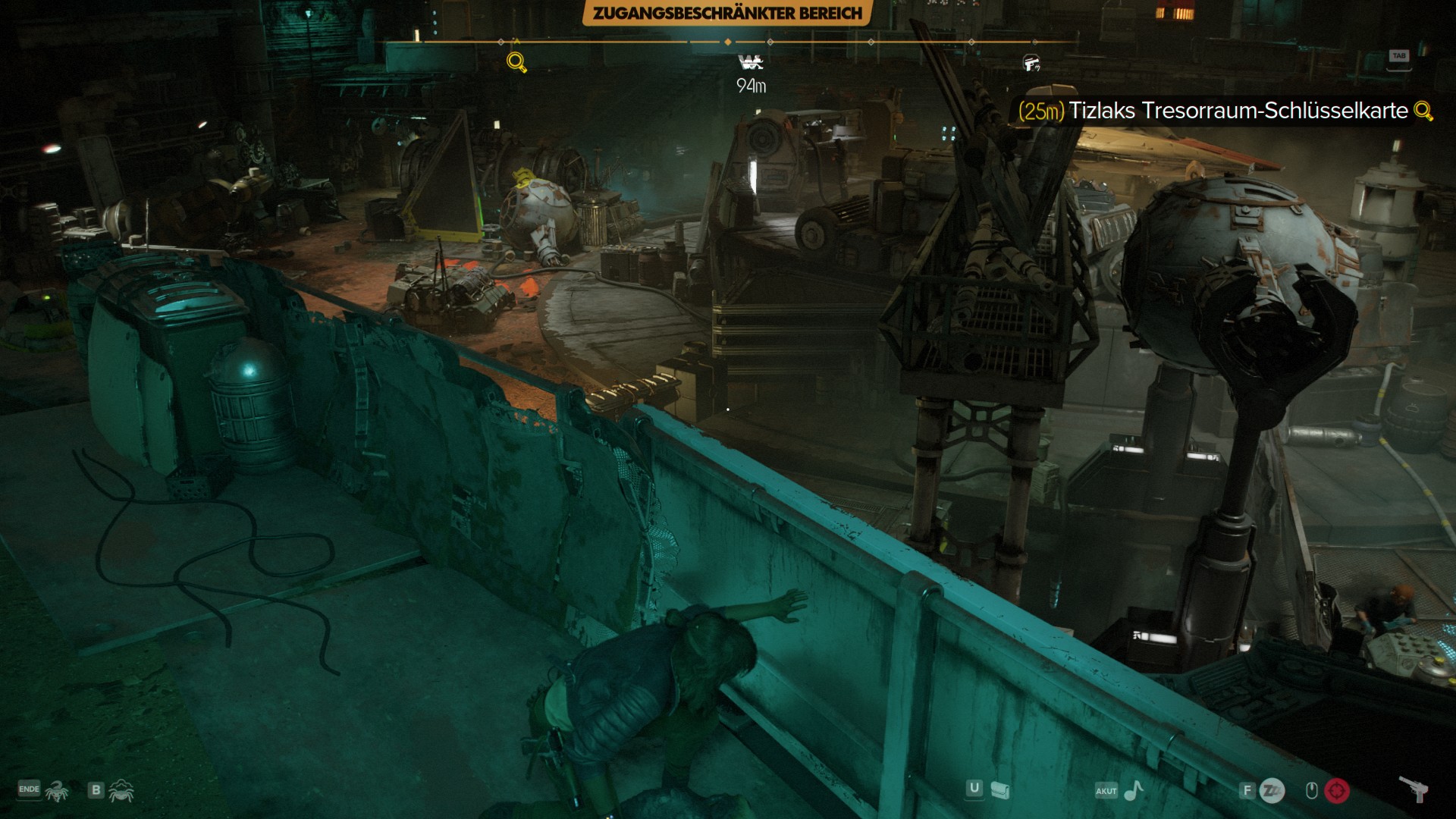
Task: Click the blaster merchant compass marker
Action: [1031, 63]
